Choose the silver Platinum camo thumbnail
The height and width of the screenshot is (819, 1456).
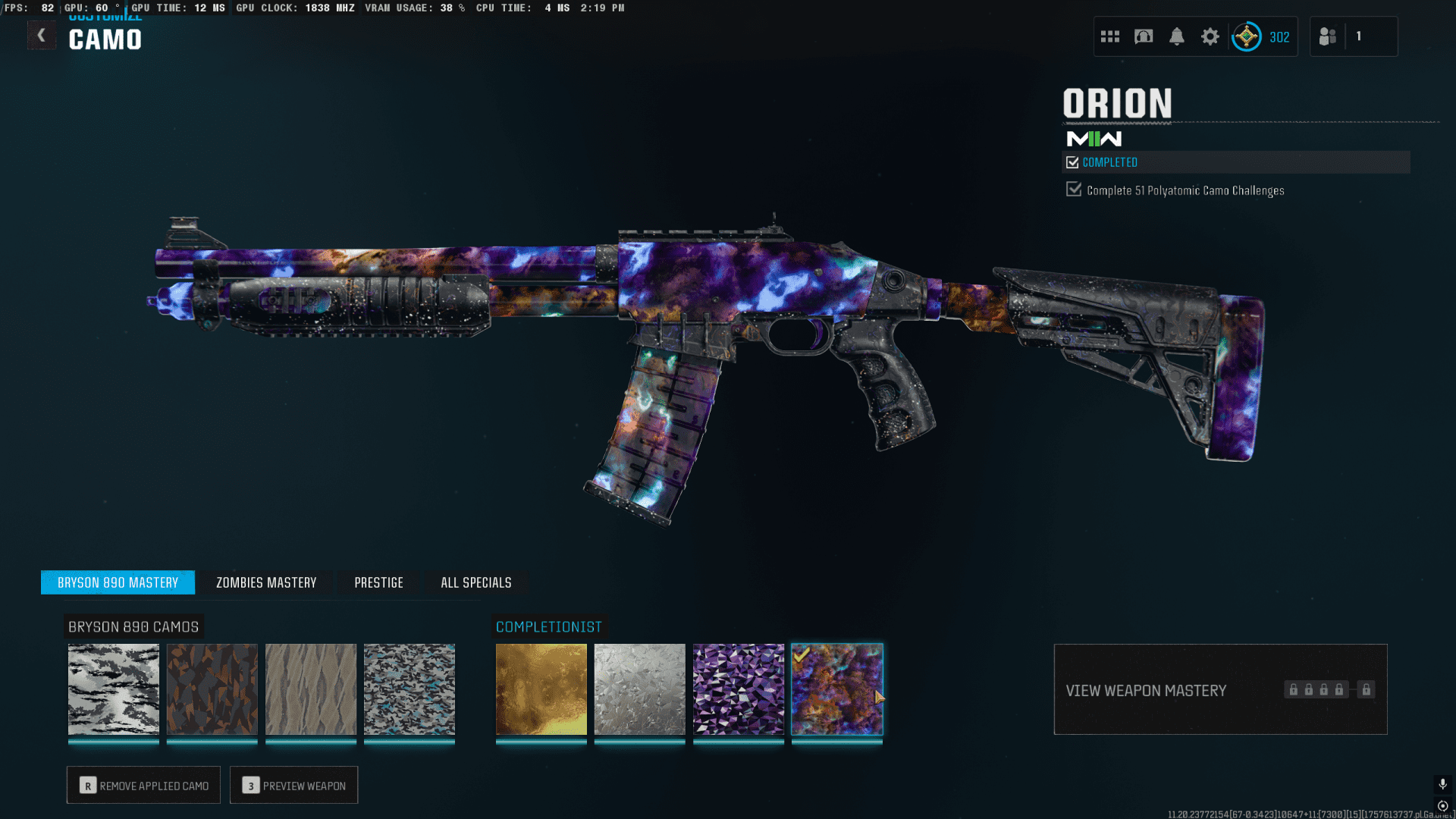(x=640, y=689)
